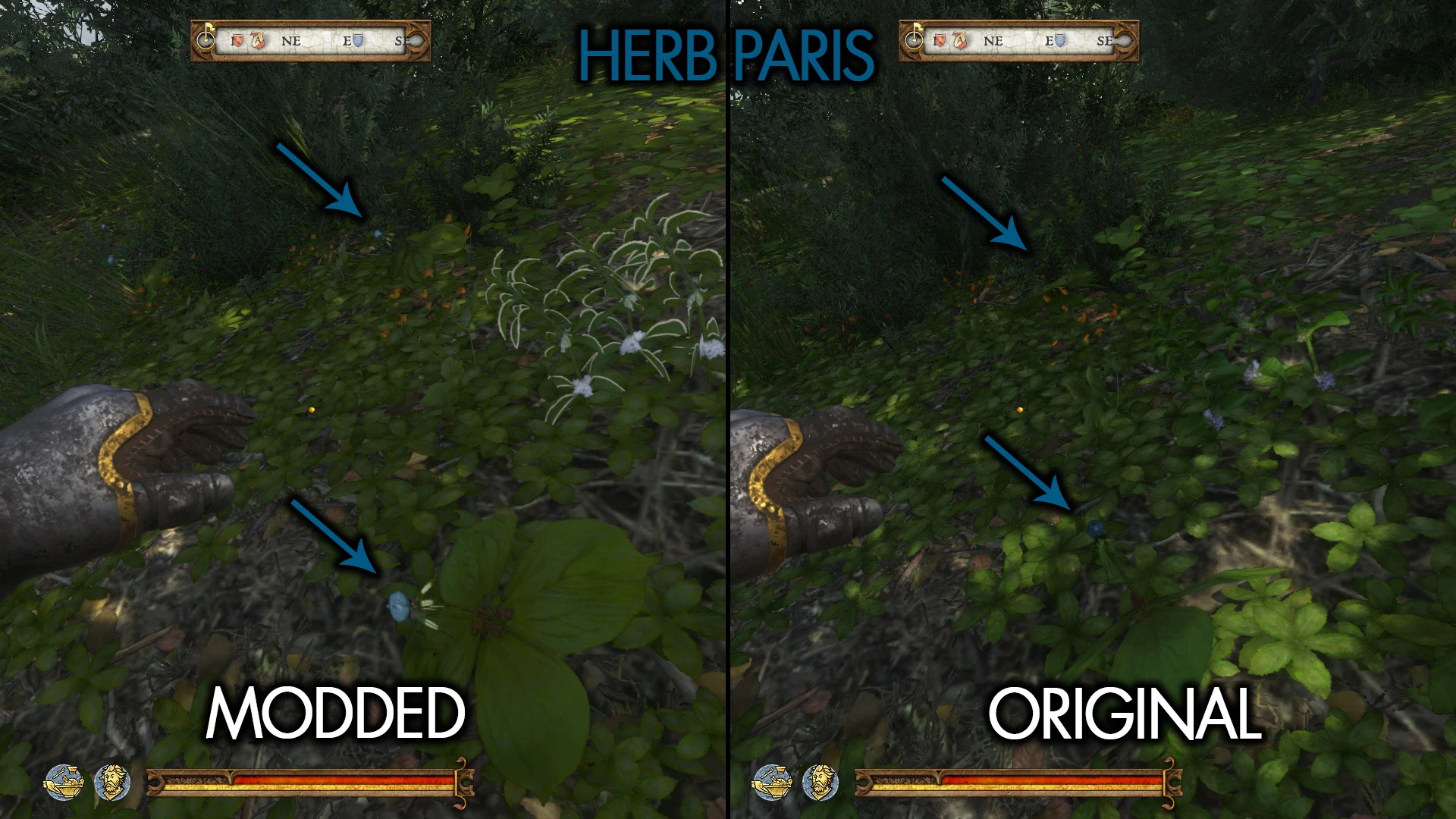Click the NE label on the compass bar

[292, 42]
